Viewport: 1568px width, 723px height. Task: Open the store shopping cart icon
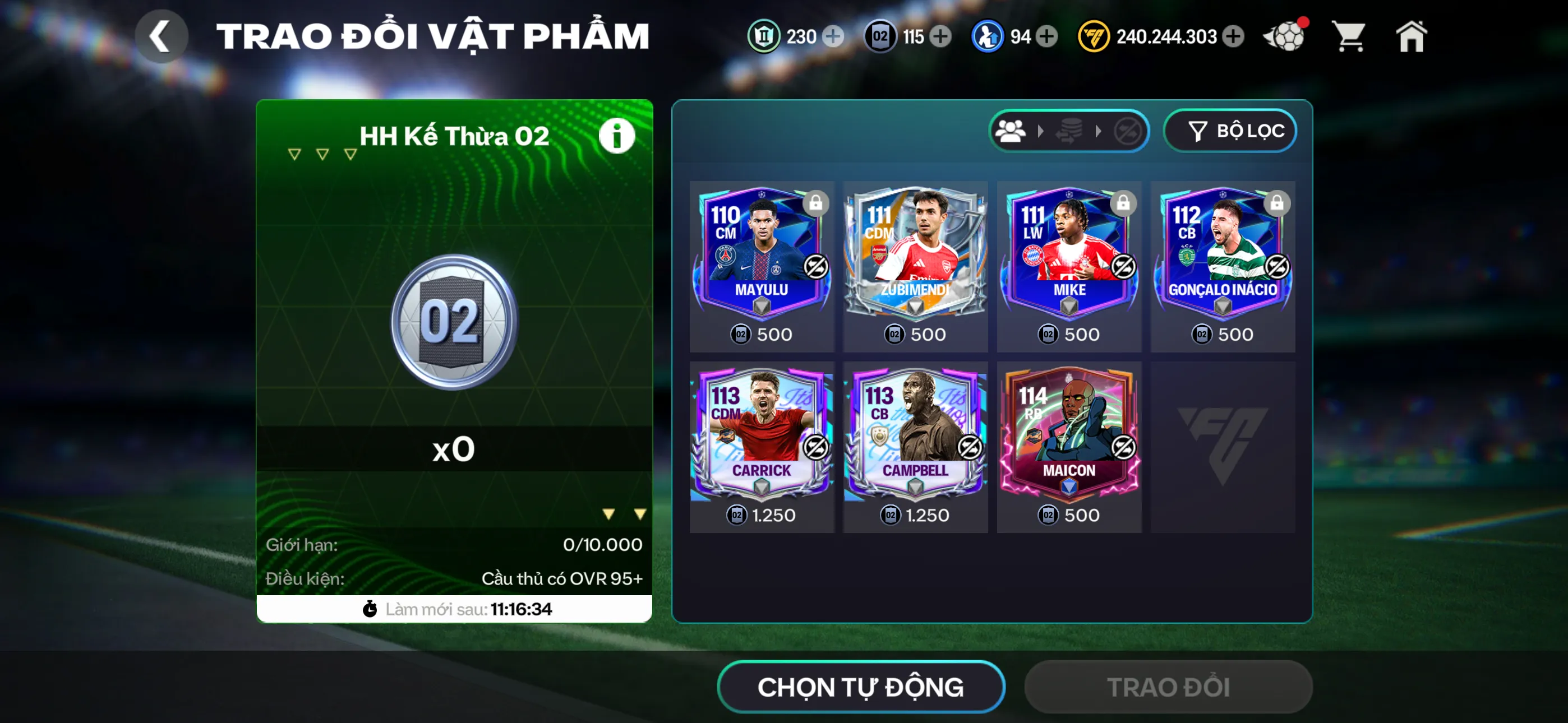pyautogui.click(x=1349, y=36)
